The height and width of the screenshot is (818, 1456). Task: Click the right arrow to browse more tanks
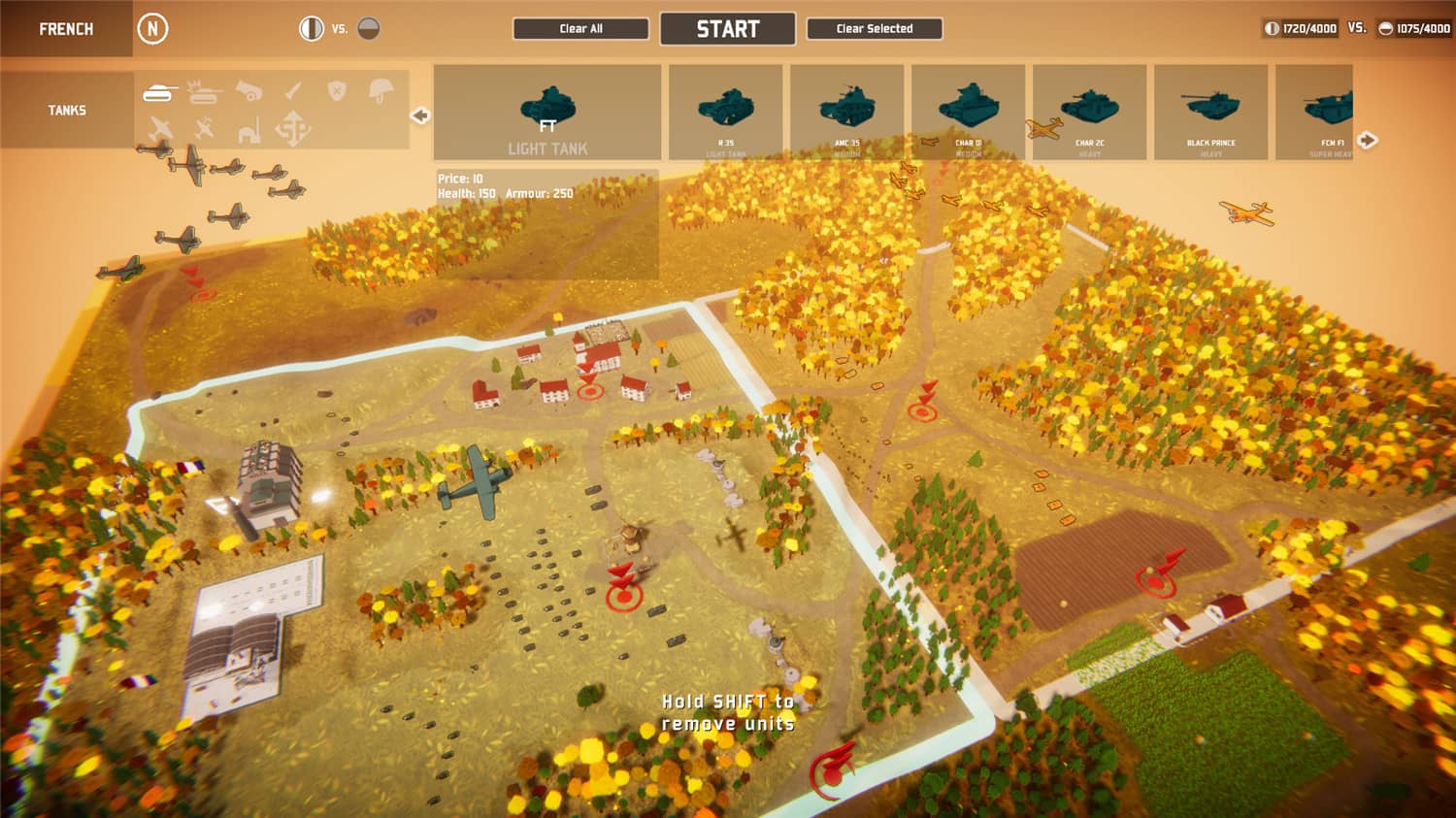(x=1368, y=140)
